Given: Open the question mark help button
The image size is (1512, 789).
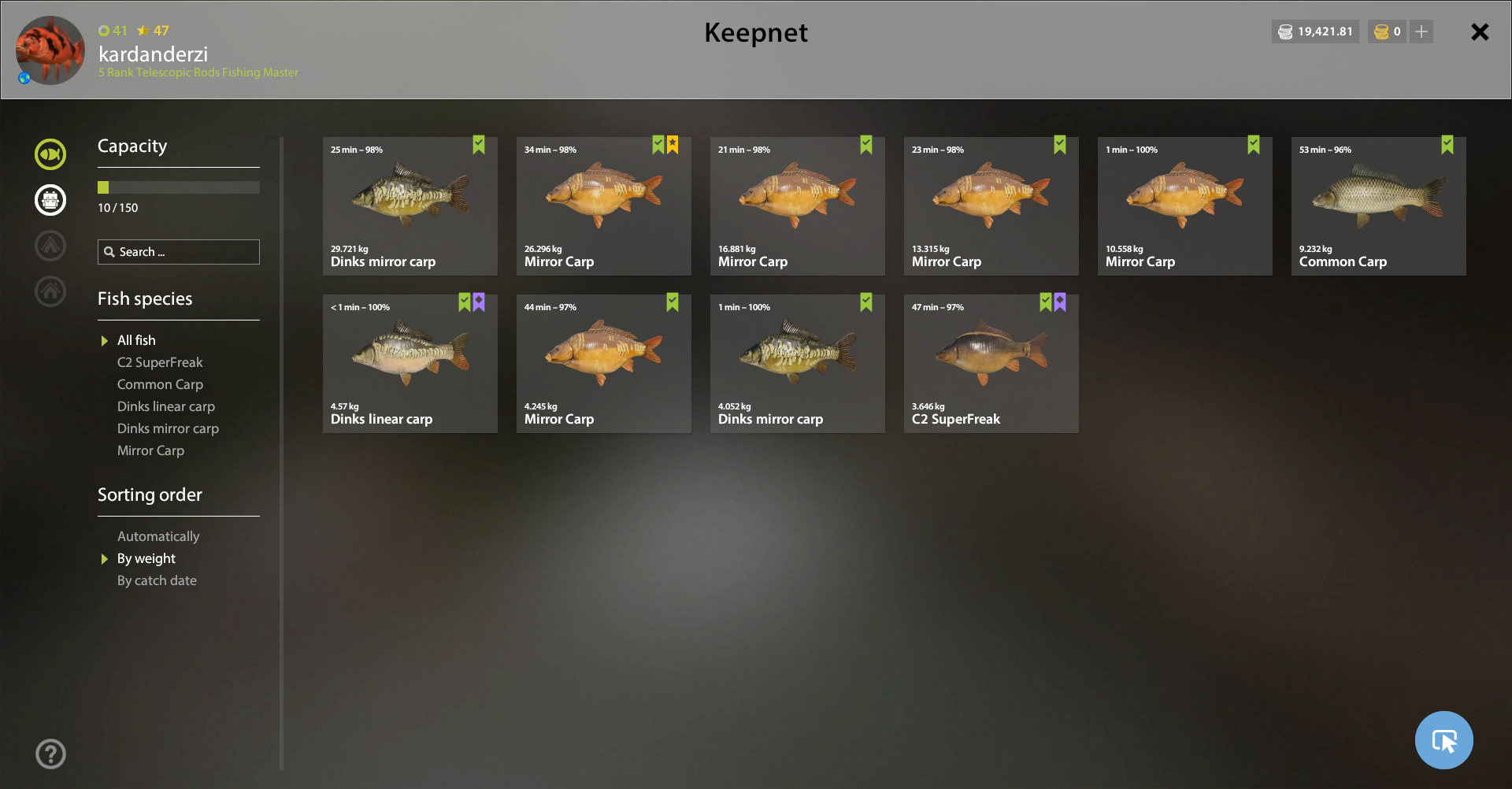Looking at the screenshot, I should pyautogui.click(x=50, y=754).
